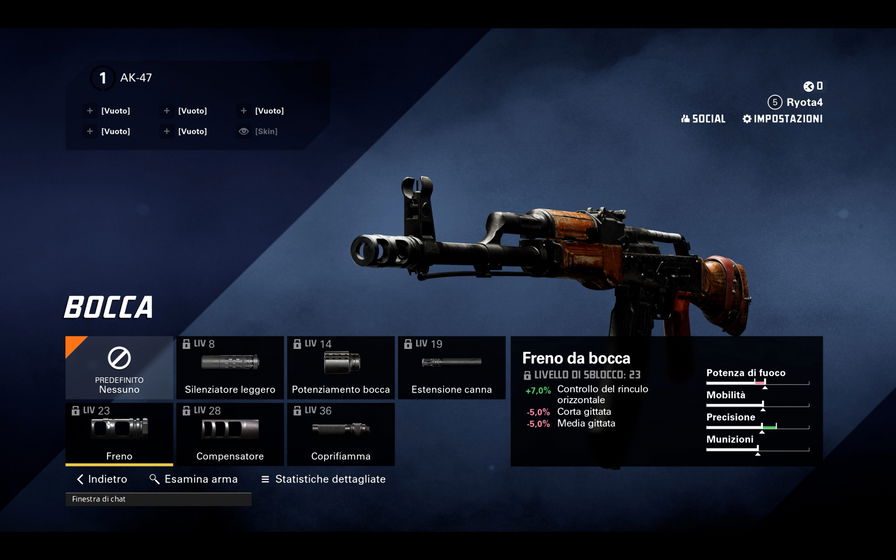This screenshot has height=560, width=896.
Task: Open Impostazioni settings
Action: click(x=782, y=119)
